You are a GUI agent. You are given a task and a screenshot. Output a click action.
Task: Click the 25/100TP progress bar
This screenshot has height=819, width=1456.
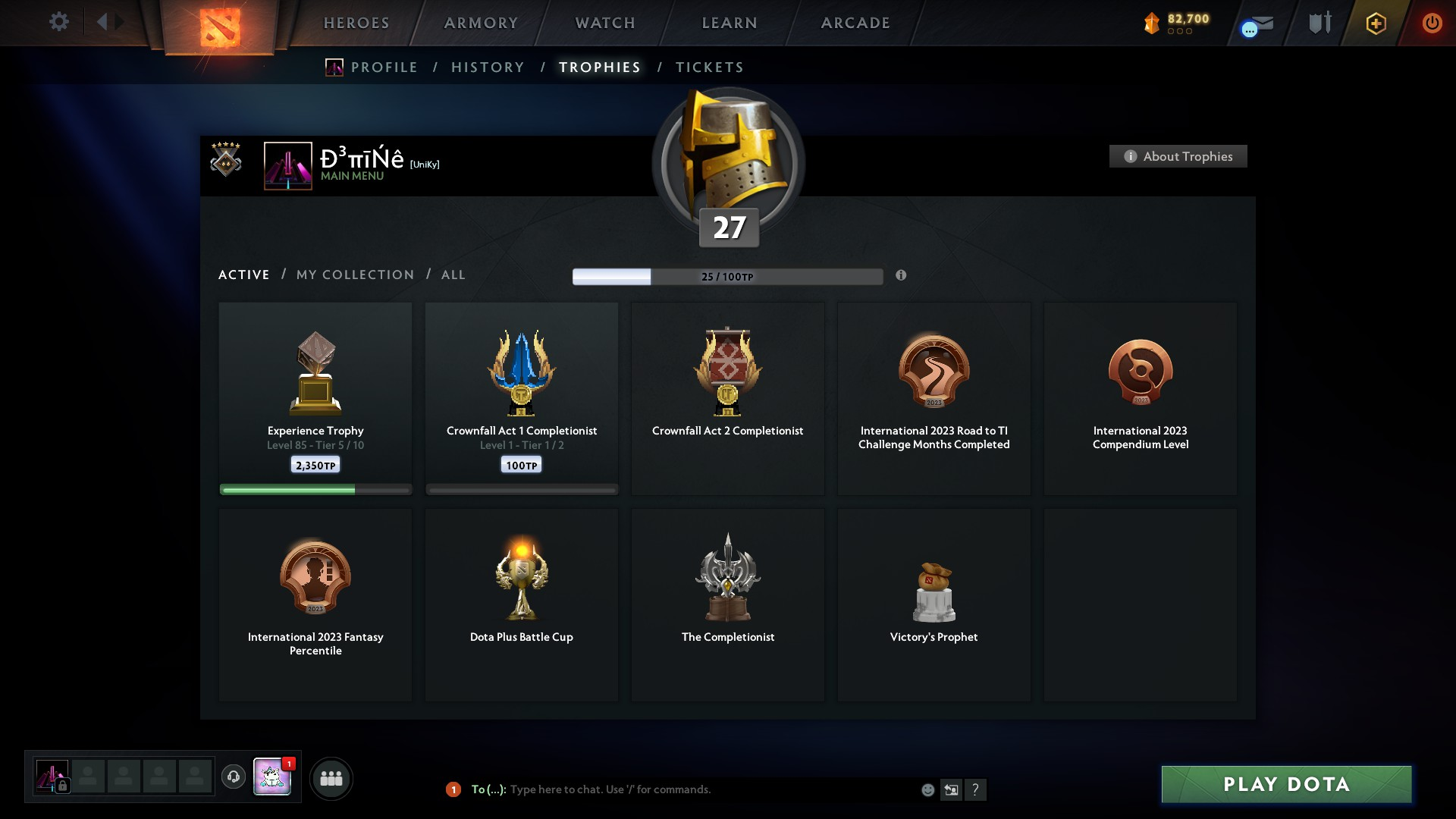point(727,276)
